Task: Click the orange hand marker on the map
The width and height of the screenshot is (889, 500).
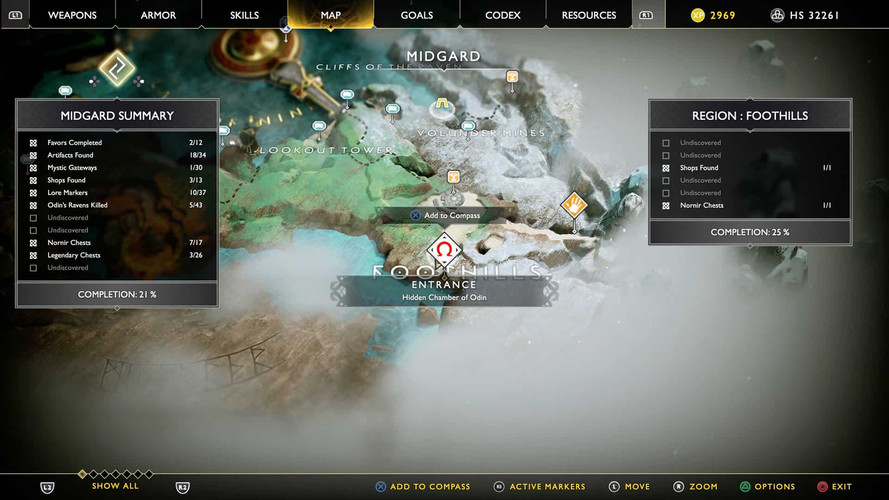Action: tap(573, 205)
